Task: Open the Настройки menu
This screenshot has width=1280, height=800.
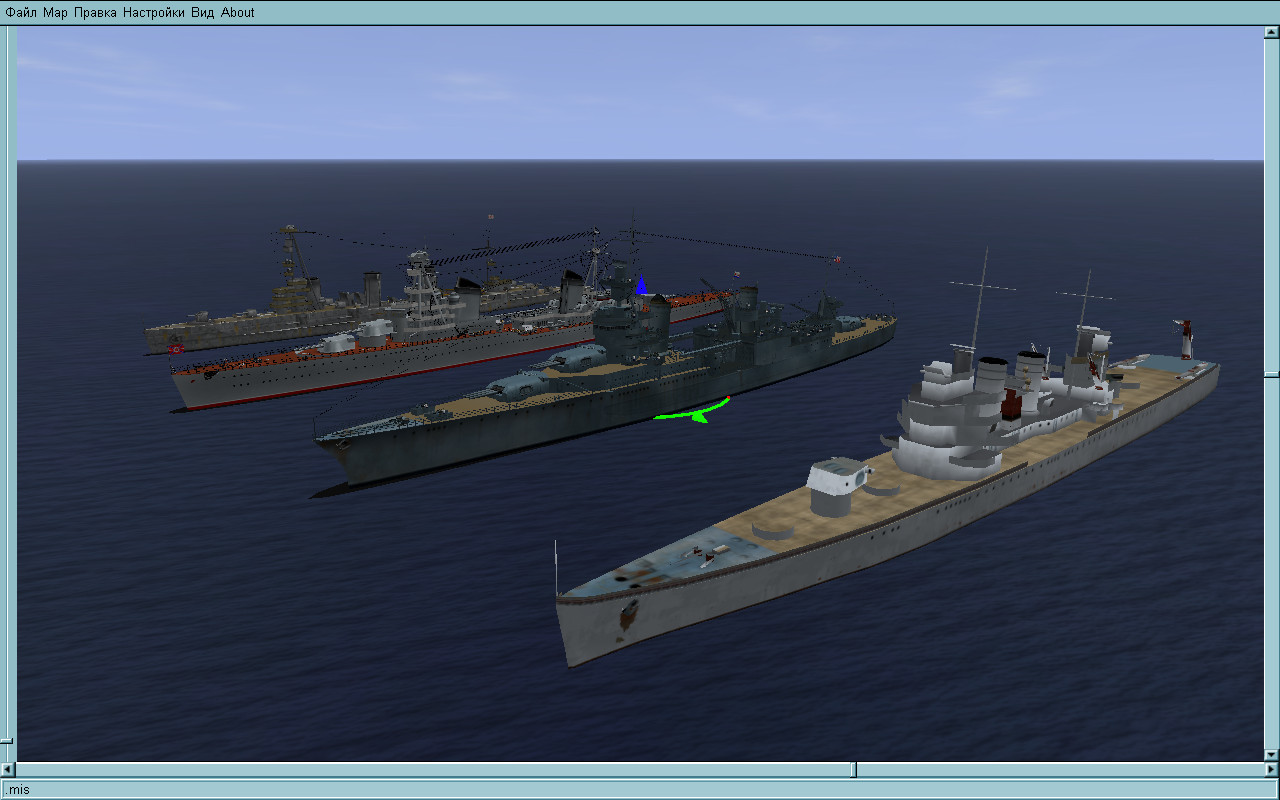Action: point(154,12)
